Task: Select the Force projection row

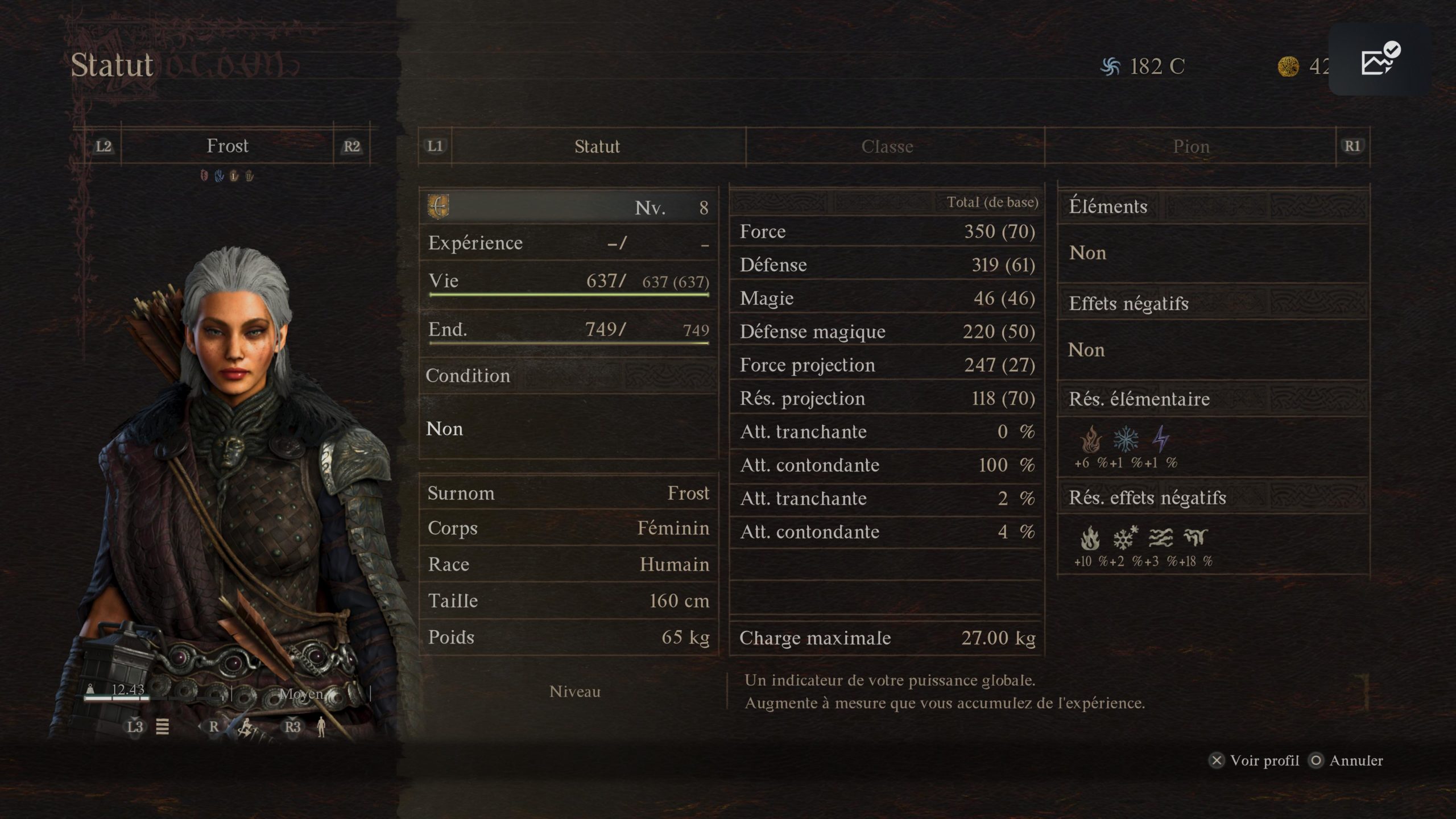Action: click(x=886, y=365)
